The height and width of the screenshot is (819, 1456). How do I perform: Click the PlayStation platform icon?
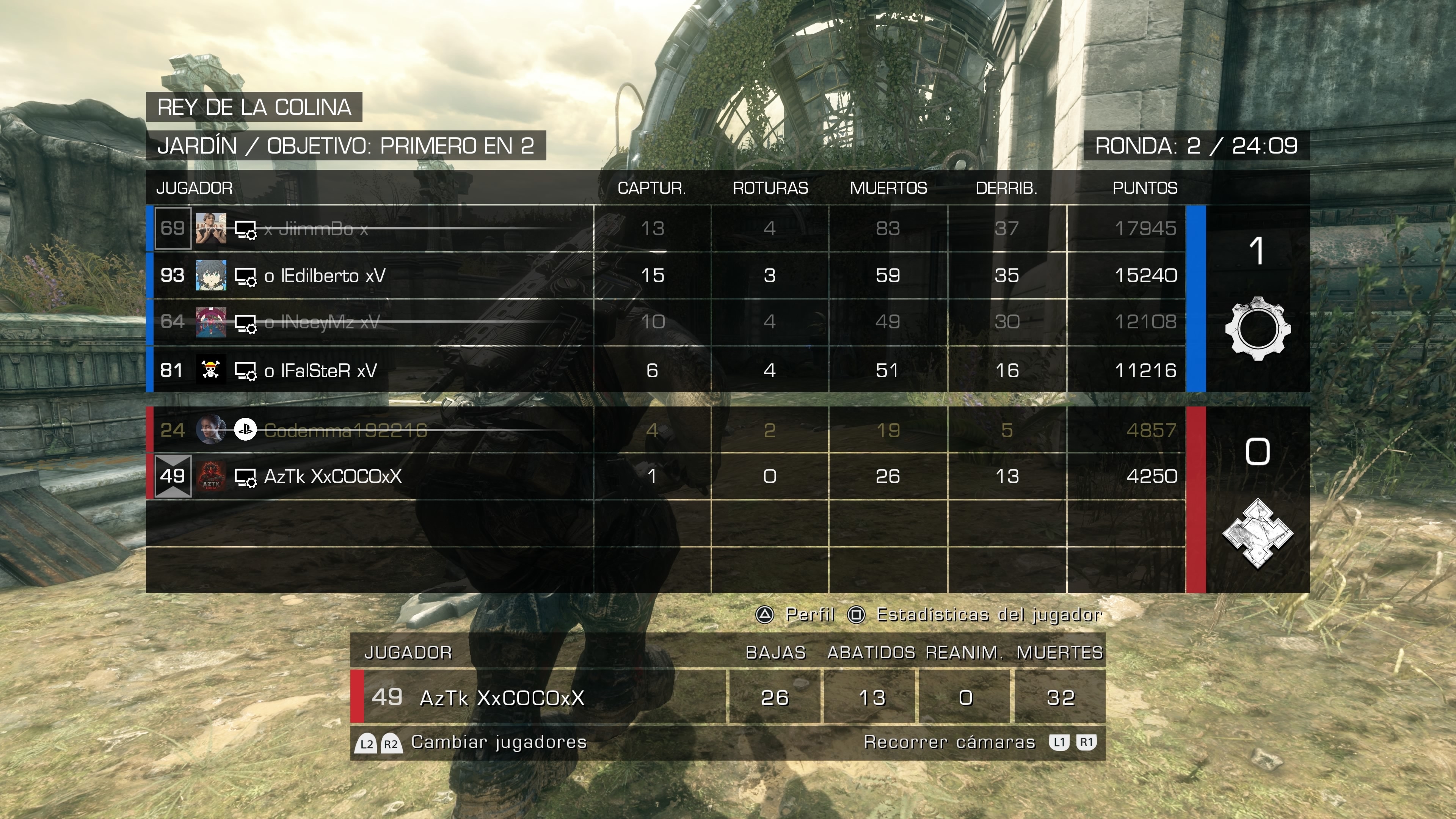pos(245,430)
